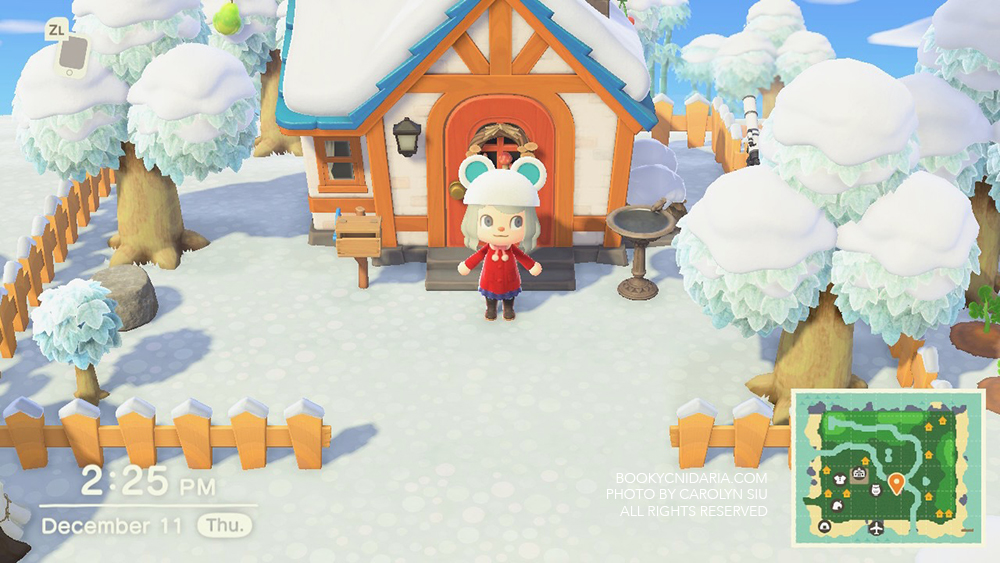Open the NookPhone icon

70,56
